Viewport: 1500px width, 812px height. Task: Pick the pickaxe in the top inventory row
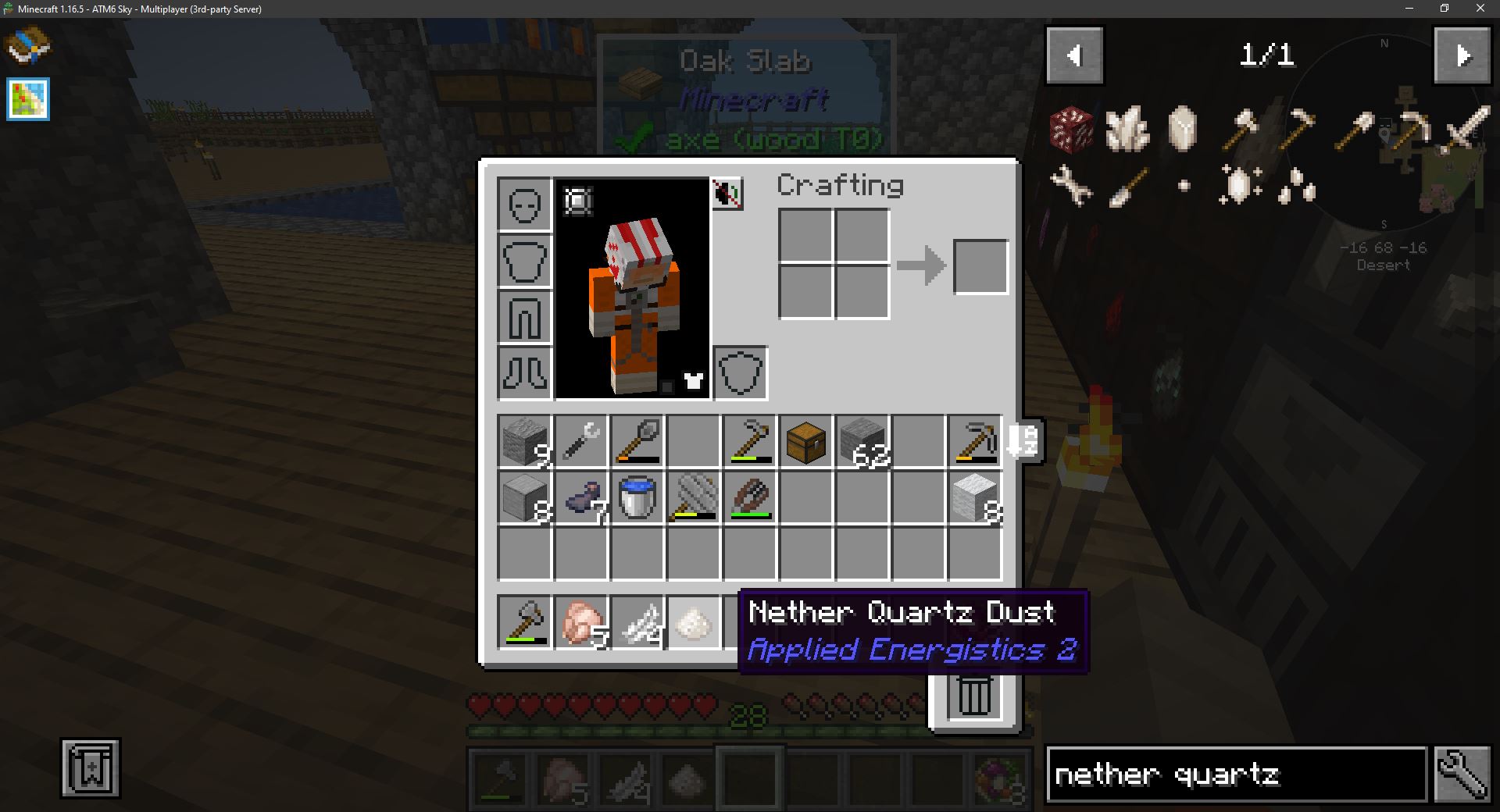974,442
